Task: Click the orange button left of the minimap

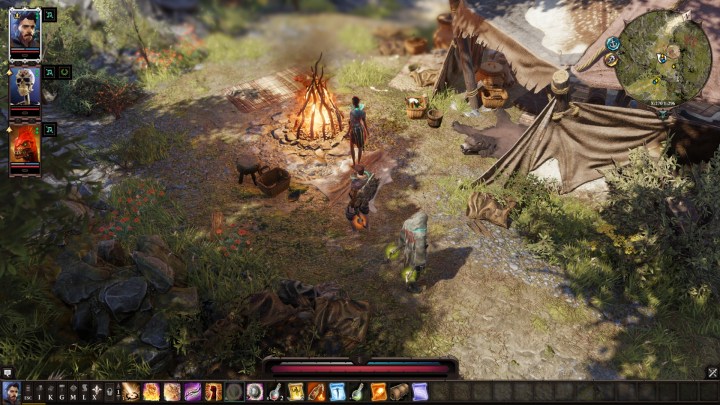Action: coord(610,60)
